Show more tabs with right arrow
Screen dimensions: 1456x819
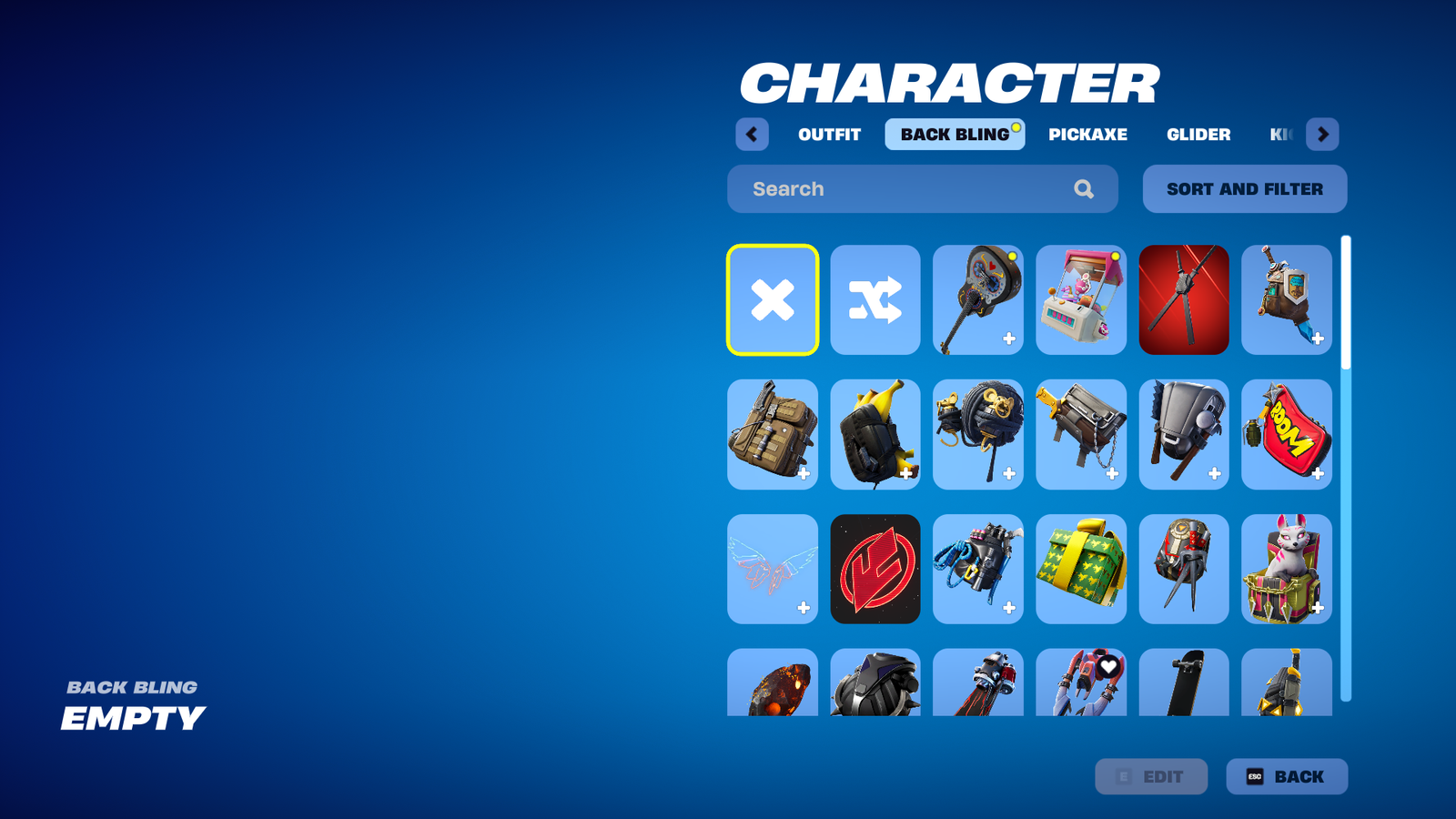1322,135
